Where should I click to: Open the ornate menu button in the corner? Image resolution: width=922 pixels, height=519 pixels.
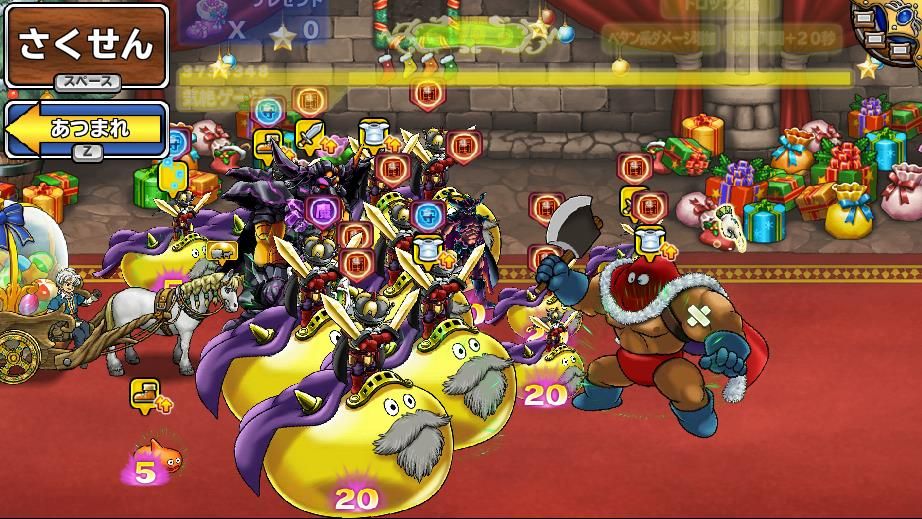[x=890, y=28]
